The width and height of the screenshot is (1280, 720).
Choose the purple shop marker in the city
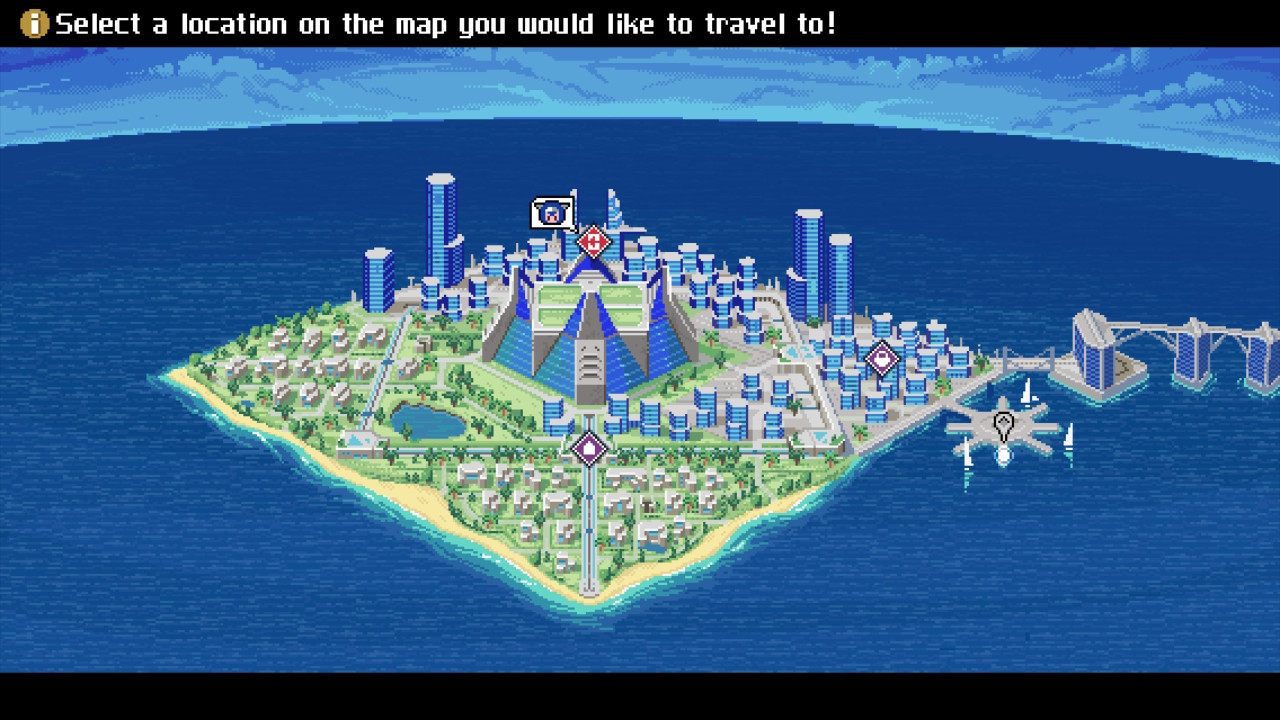pyautogui.click(x=881, y=358)
